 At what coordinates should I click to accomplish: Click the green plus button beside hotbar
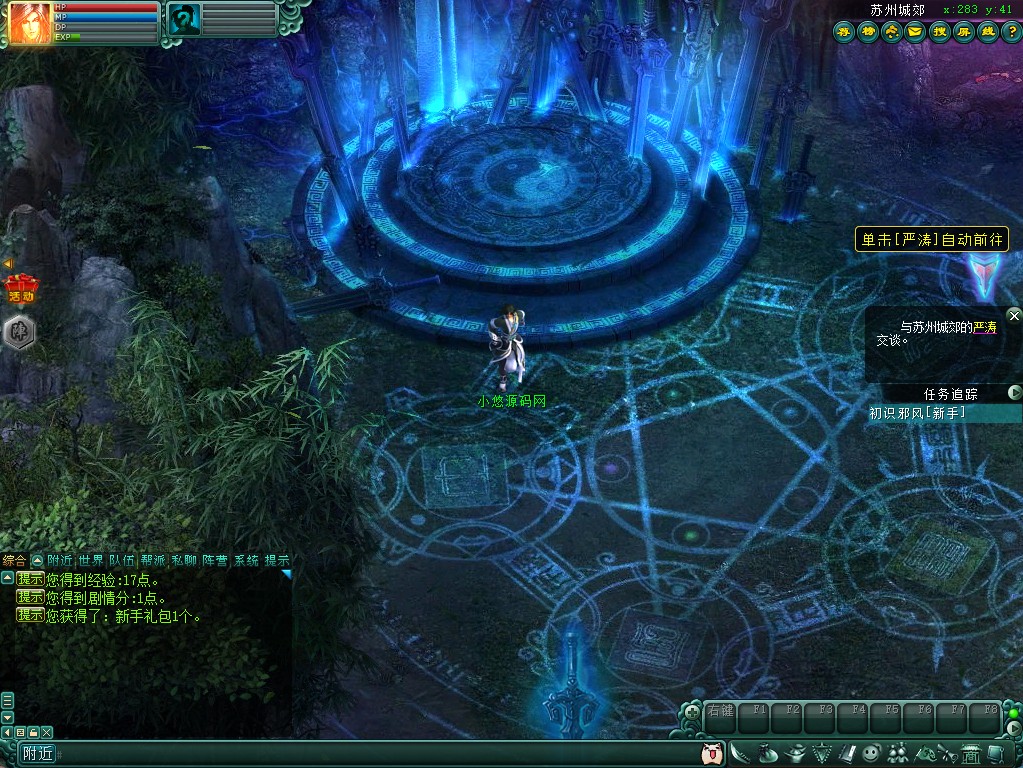point(691,711)
